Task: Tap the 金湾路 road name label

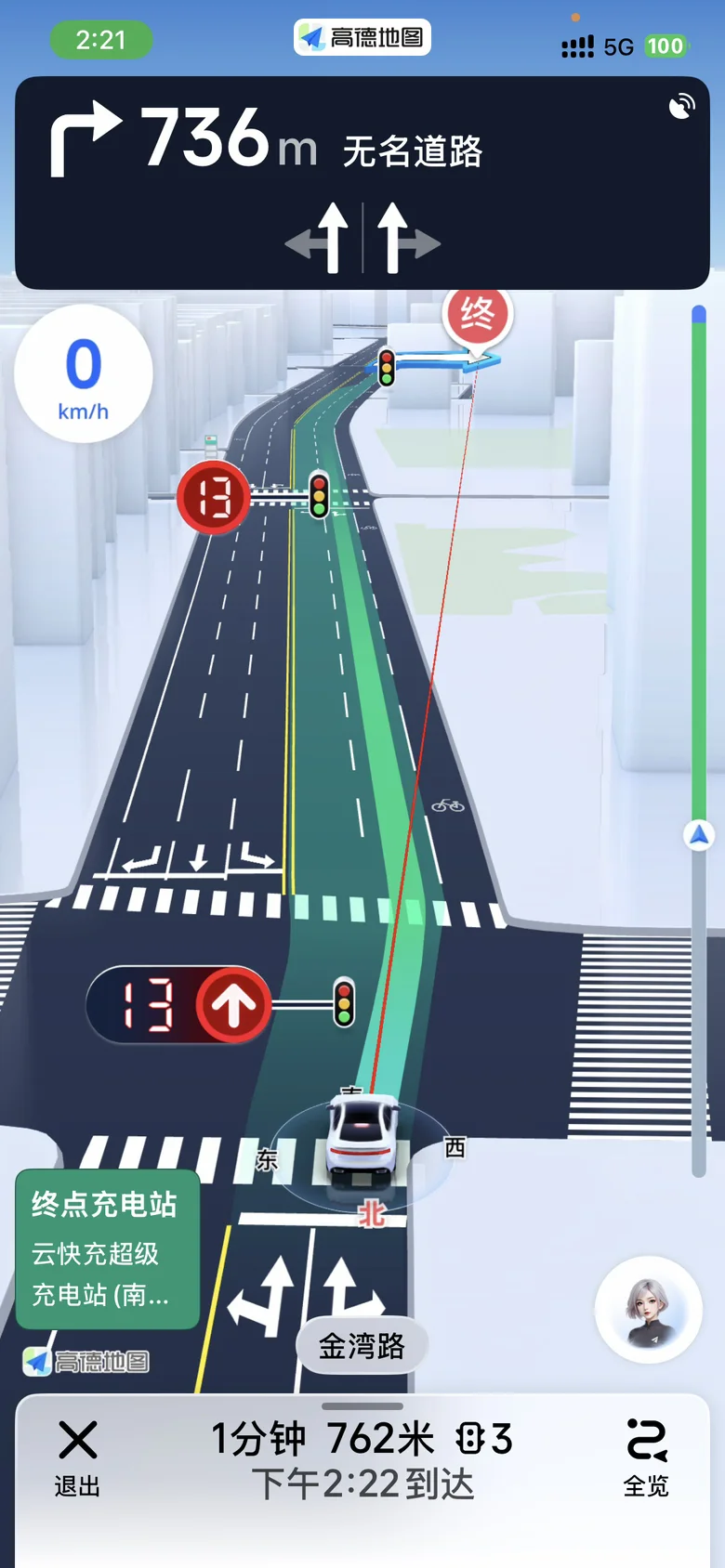Action: [362, 1345]
